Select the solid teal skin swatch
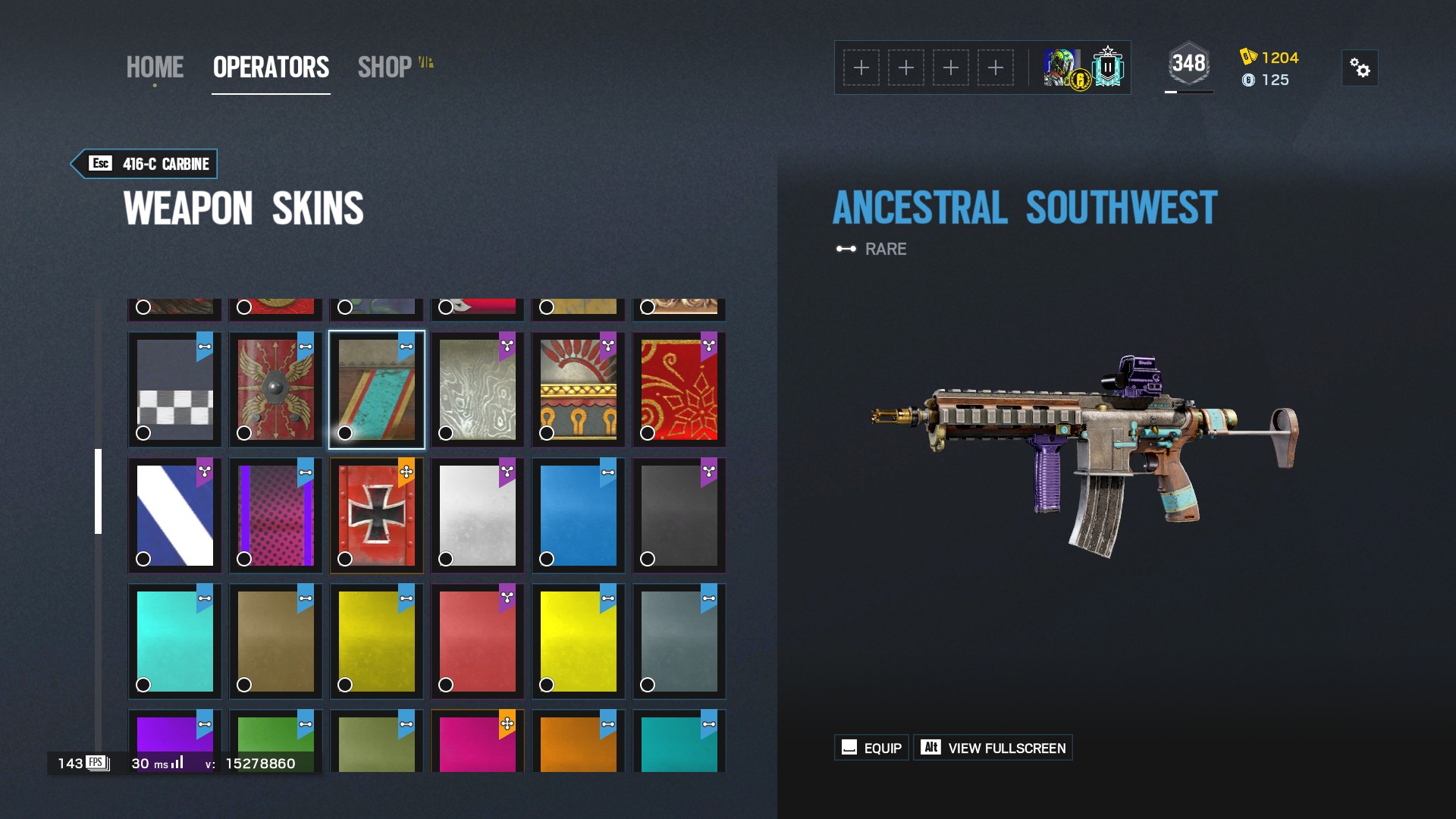The width and height of the screenshot is (1456, 819). pos(174,641)
